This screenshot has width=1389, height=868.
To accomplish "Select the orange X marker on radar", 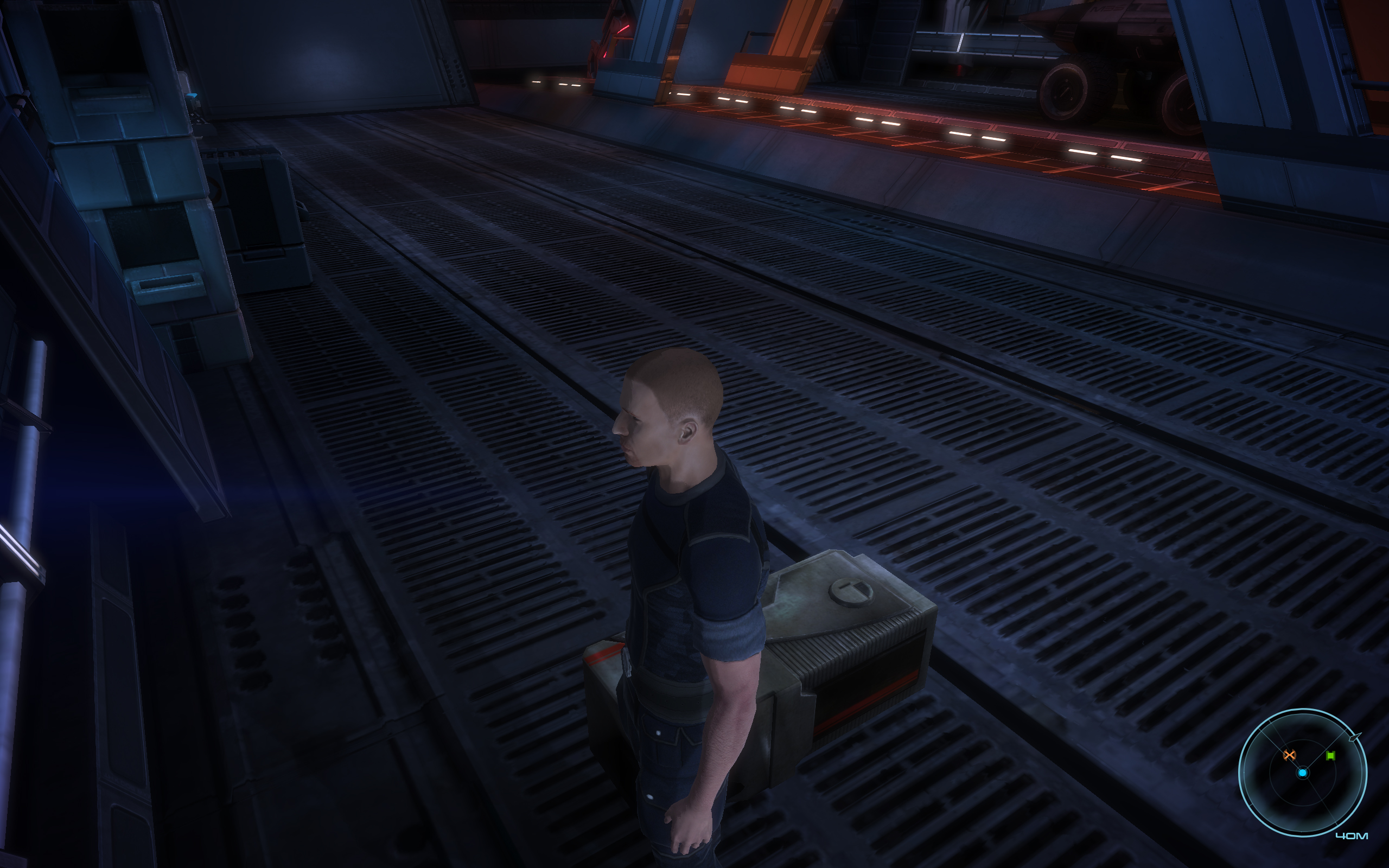I will pyautogui.click(x=1289, y=755).
